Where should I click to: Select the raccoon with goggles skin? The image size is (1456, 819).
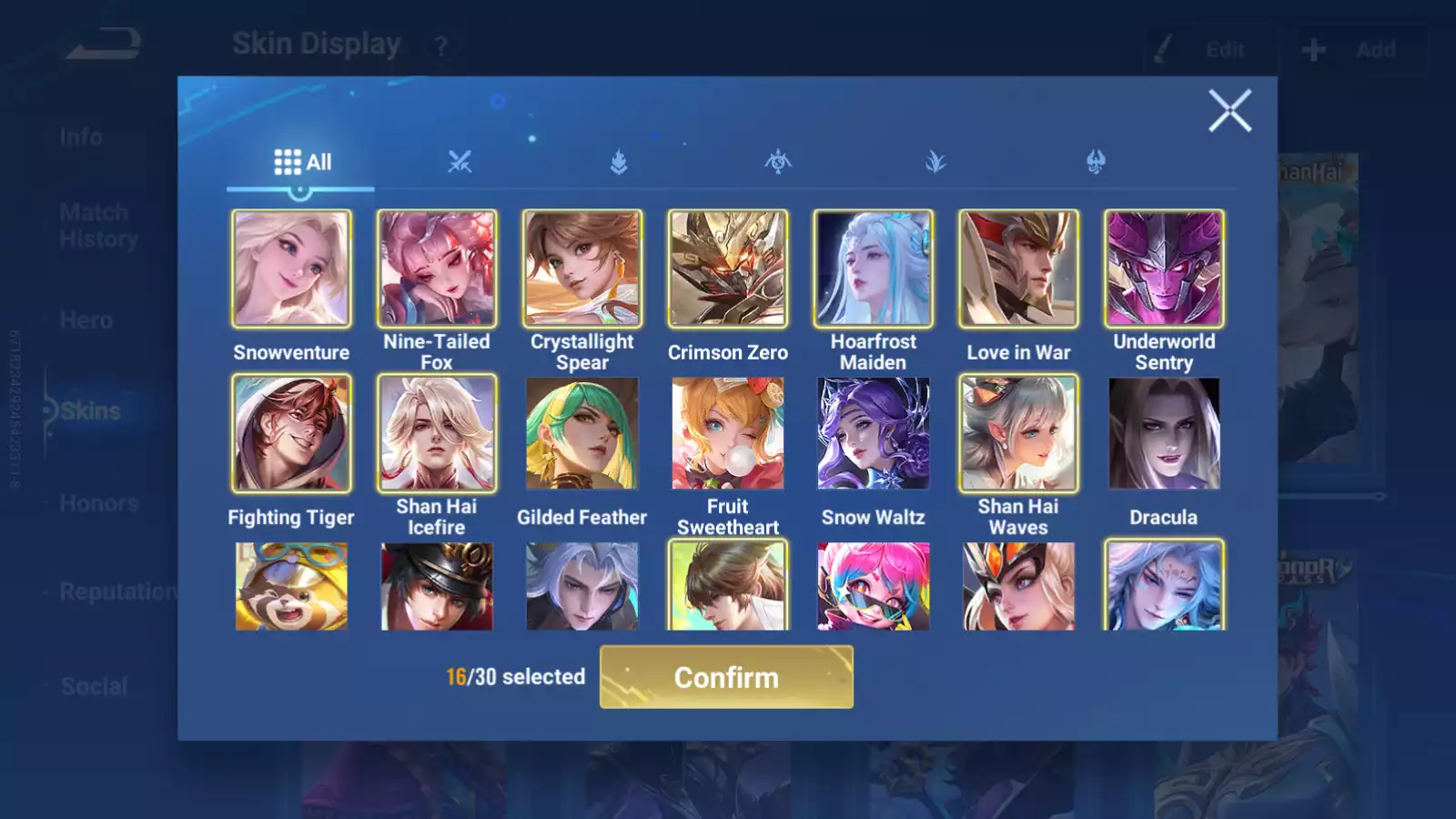click(291, 587)
